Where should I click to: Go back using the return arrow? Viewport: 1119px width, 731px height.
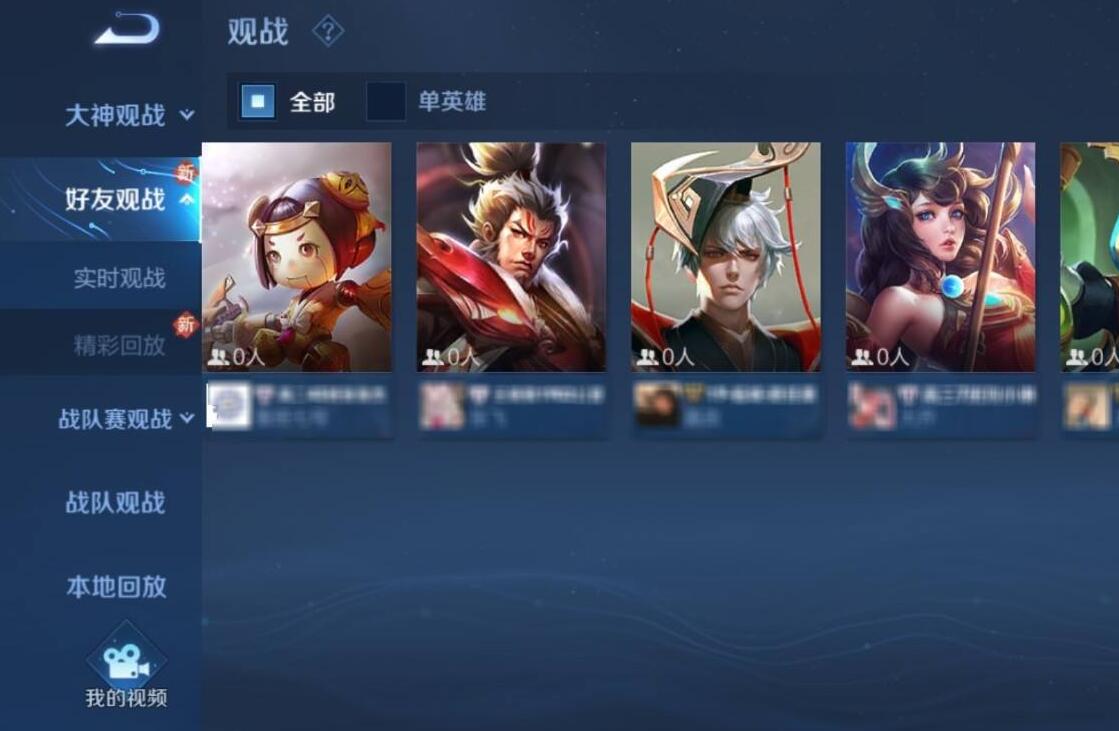(x=127, y=28)
